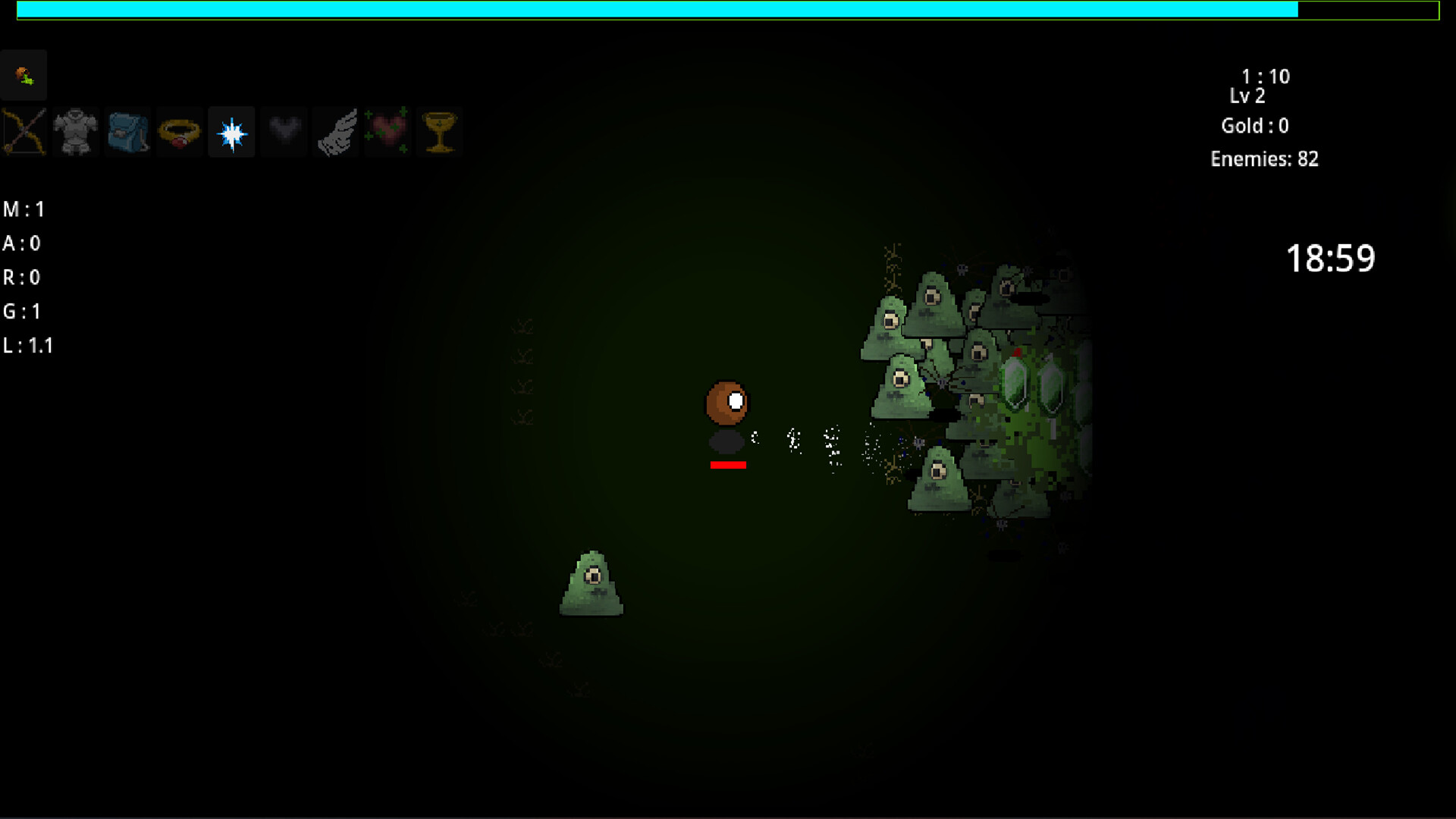This screenshot has width=1456, height=819.
Task: Open the blue backpack inventory icon
Action: pyautogui.click(x=127, y=131)
